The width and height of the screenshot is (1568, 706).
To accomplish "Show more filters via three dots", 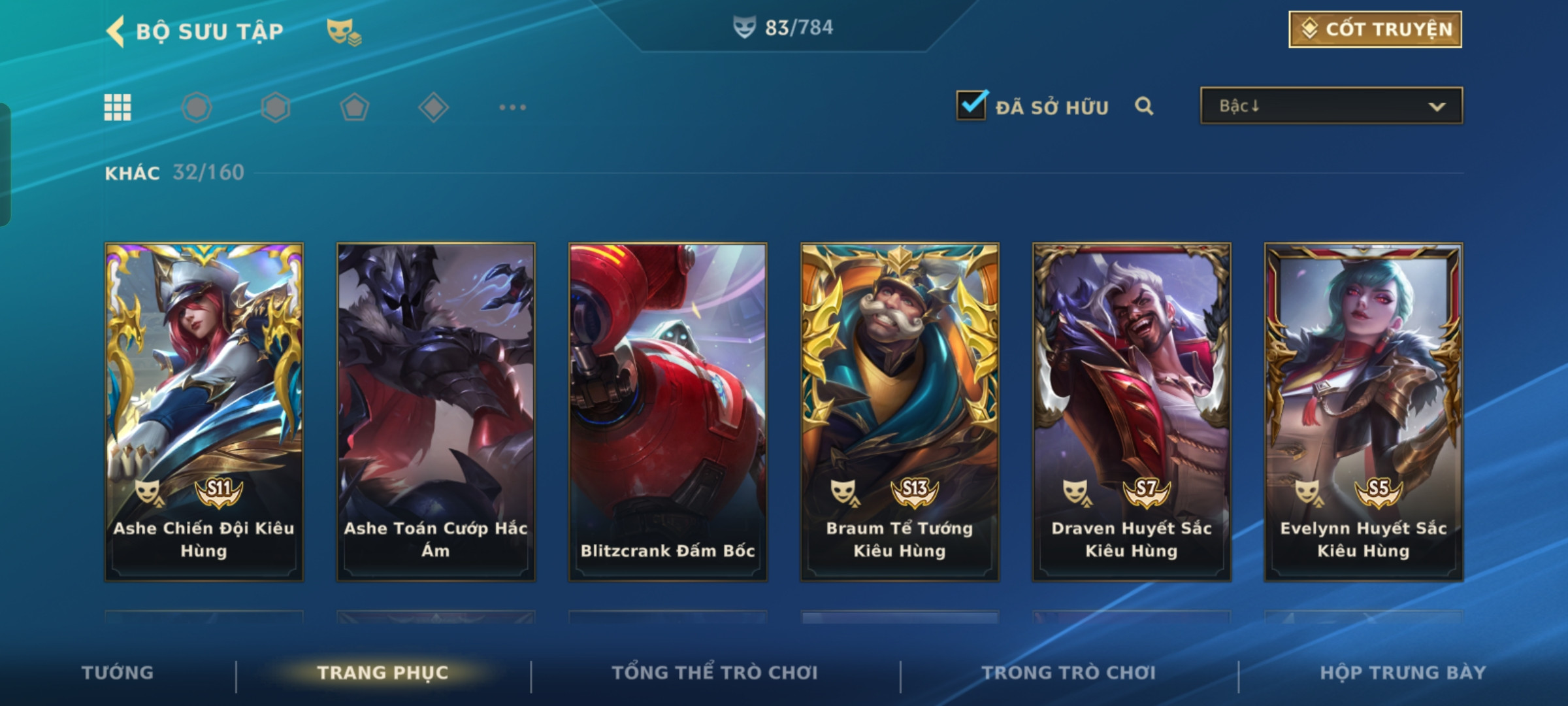I will [512, 107].
